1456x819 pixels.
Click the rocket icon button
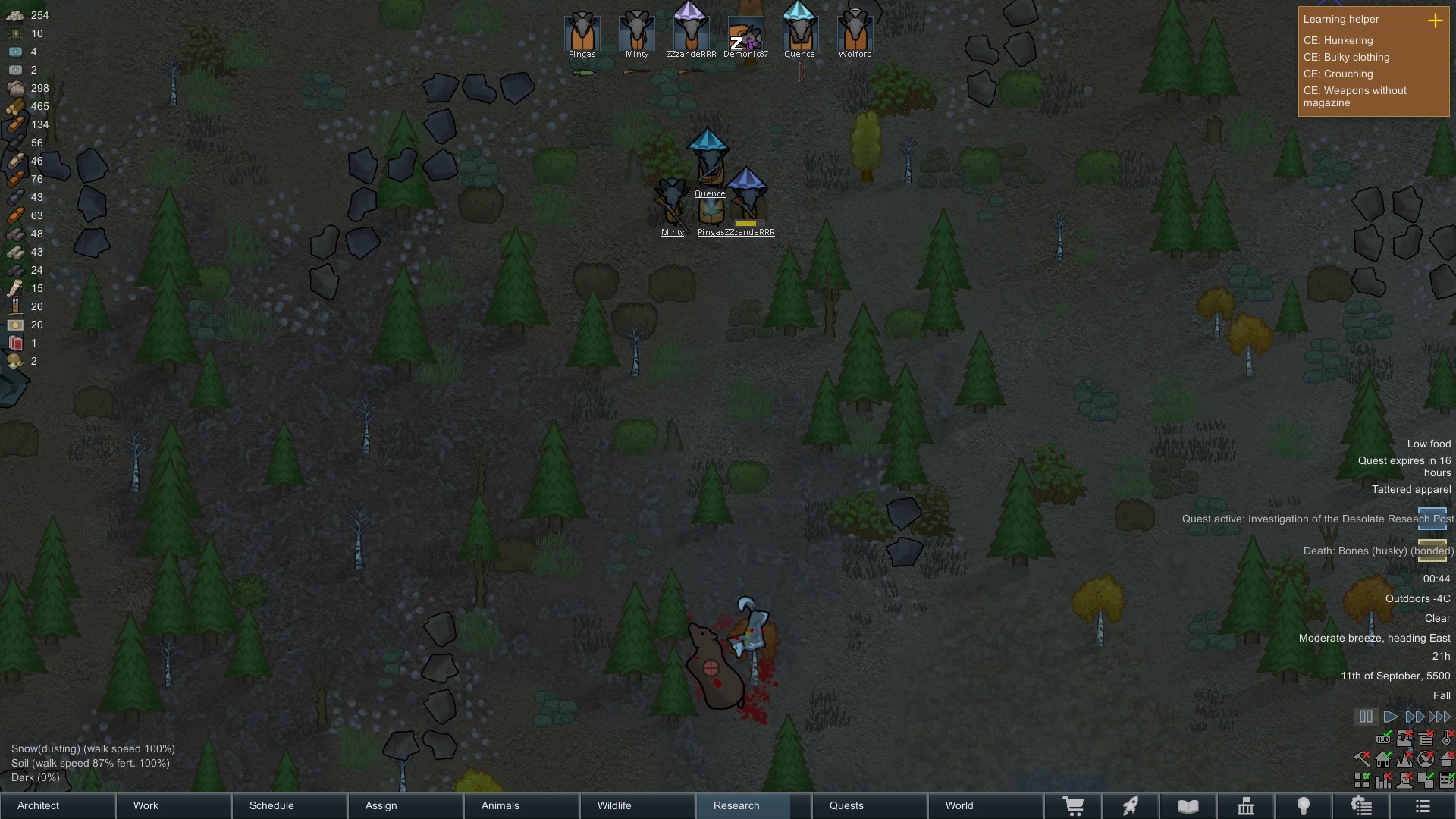coord(1131,806)
